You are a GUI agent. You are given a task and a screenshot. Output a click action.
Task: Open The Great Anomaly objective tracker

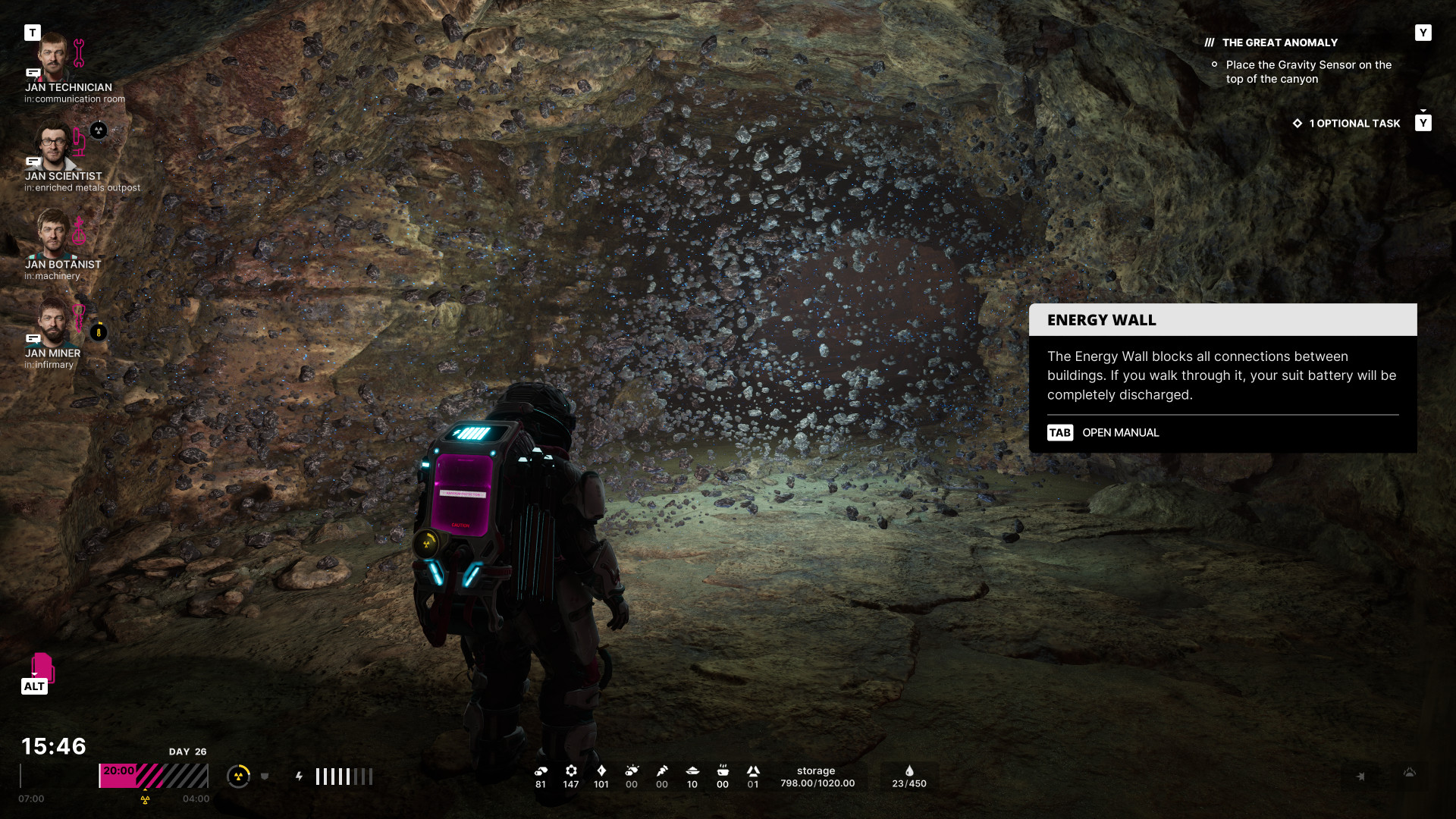pos(1279,43)
